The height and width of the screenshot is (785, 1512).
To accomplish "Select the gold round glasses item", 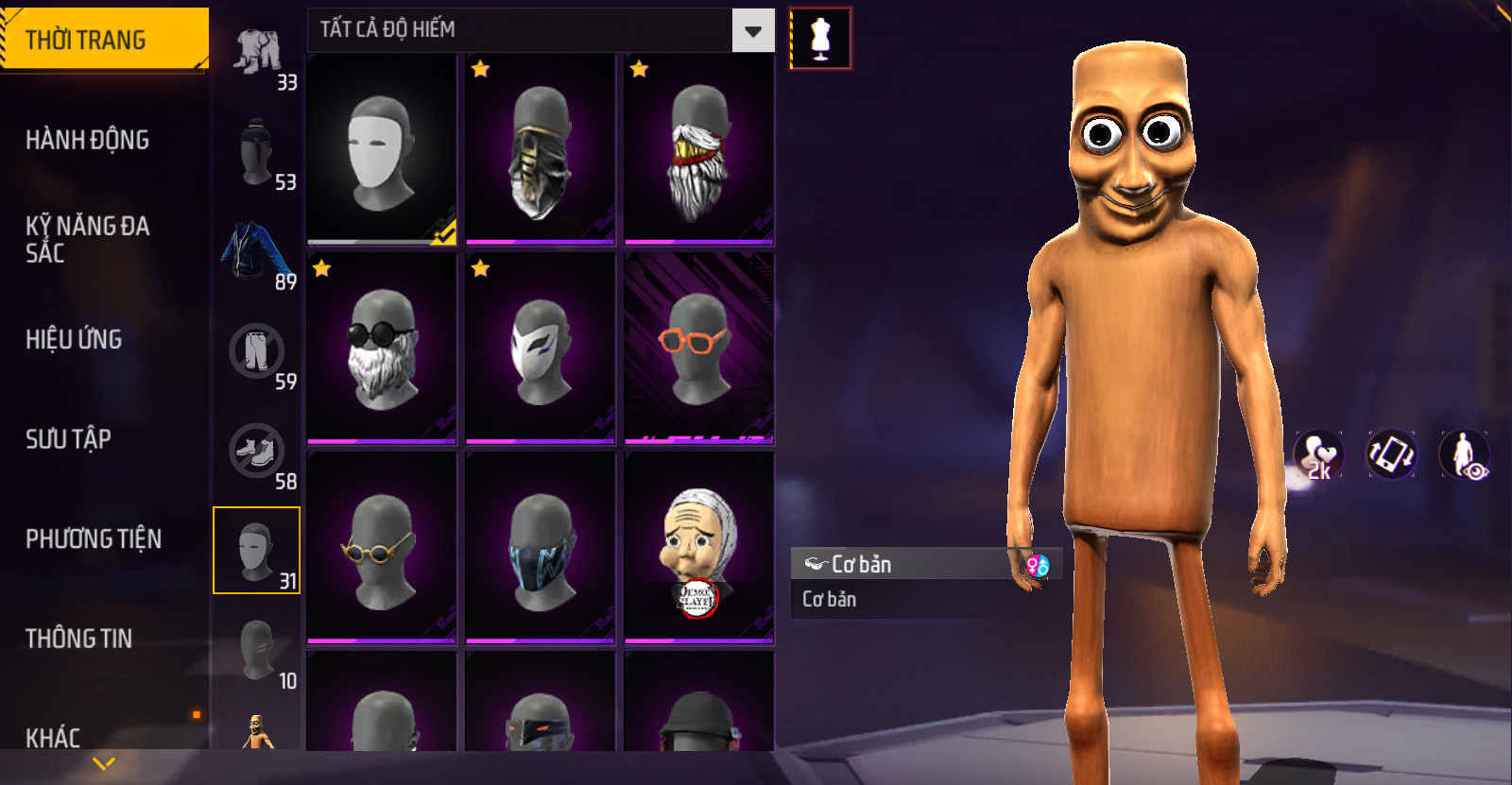I will click(382, 548).
